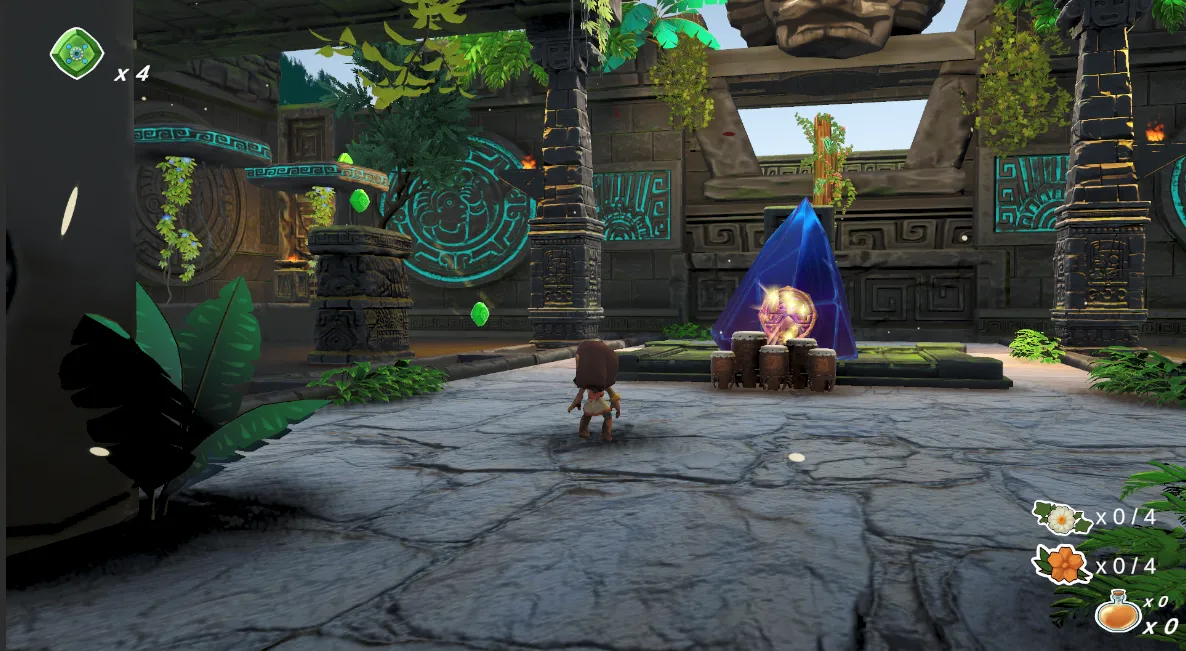Viewport: 1186px width, 651px height.
Task: Click the green gem counter icon
Action: coord(77,52)
